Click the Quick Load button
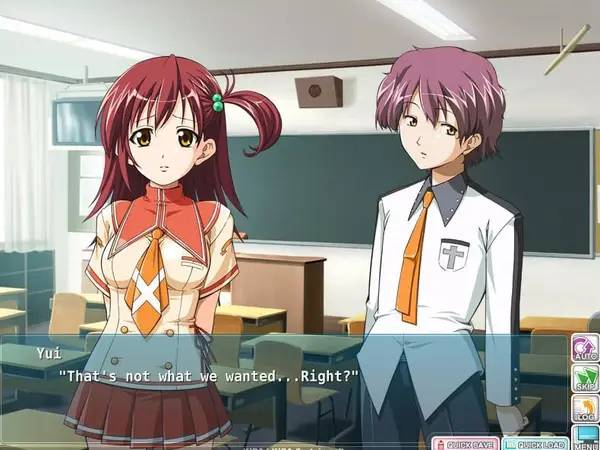This screenshot has width=600, height=450. click(x=535, y=443)
